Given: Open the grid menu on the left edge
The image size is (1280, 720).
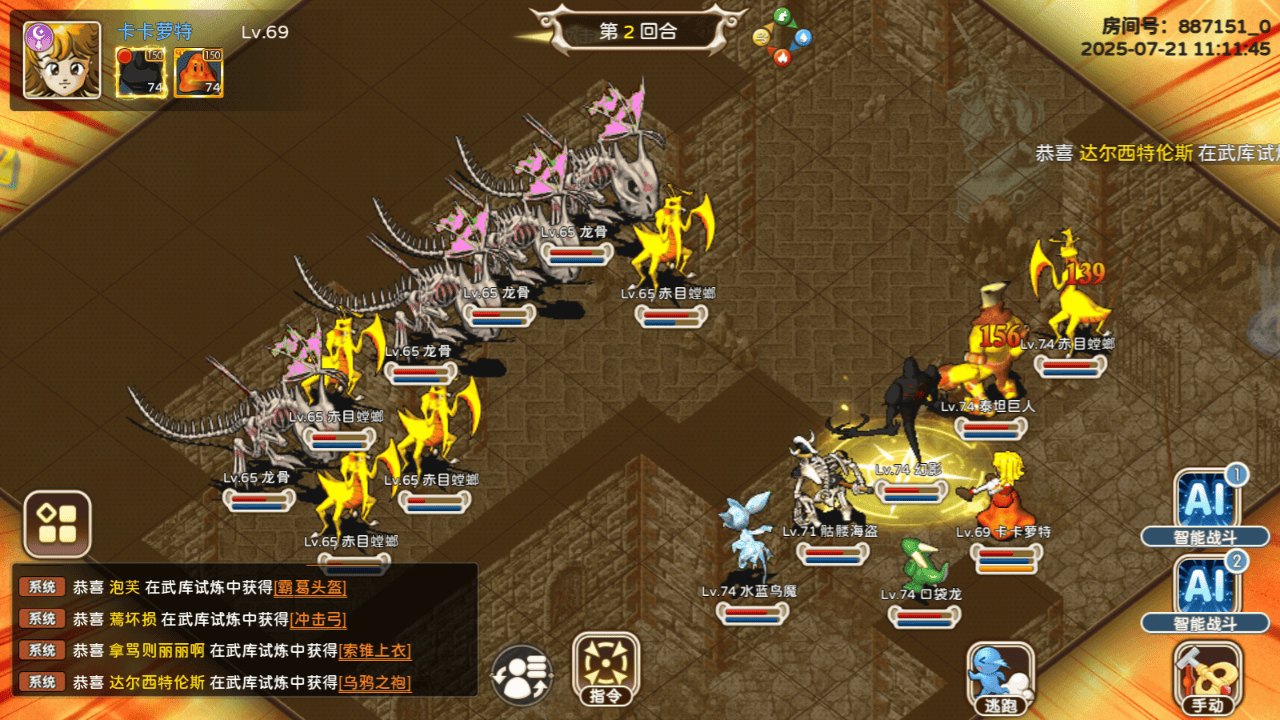Looking at the screenshot, I should click(55, 522).
